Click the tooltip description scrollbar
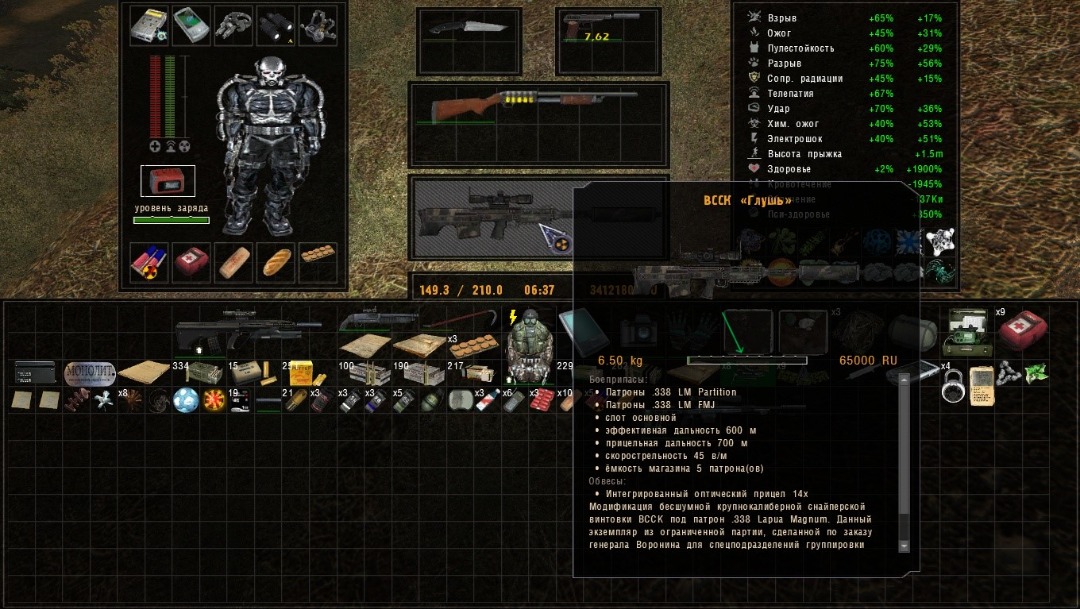This screenshot has width=1080, height=609. (x=903, y=460)
